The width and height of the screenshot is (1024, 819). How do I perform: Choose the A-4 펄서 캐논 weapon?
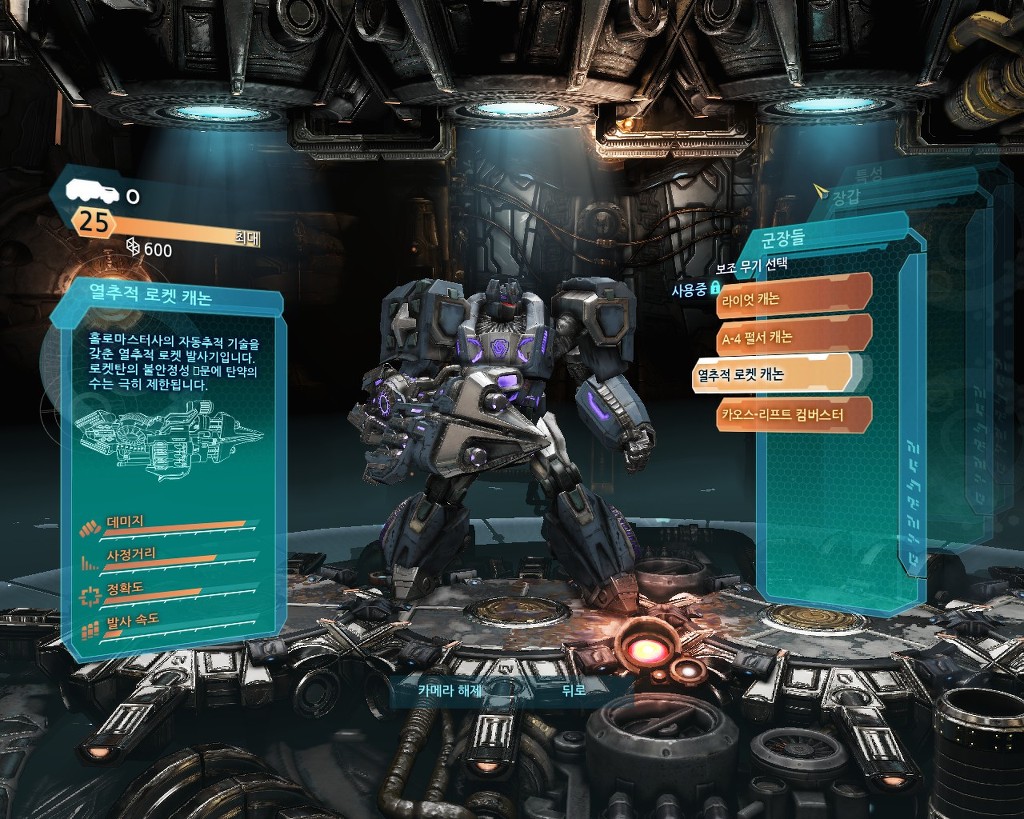click(793, 336)
